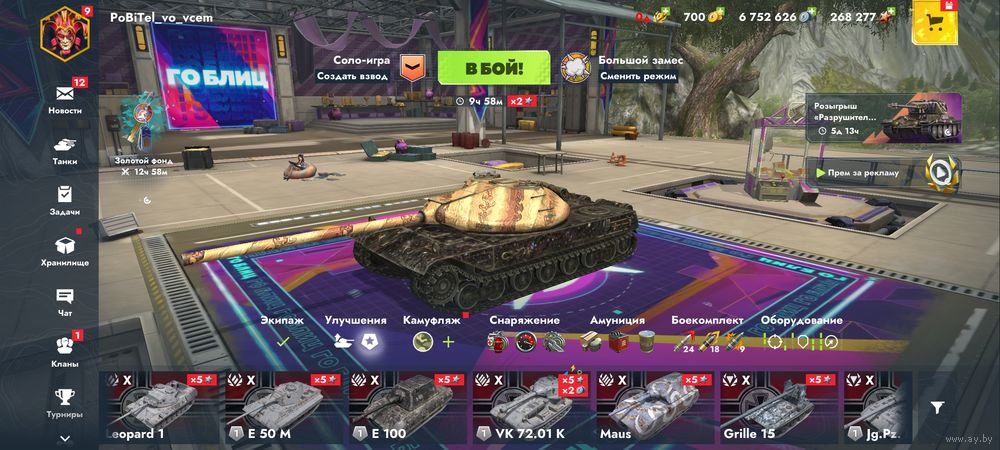Select the Grille 15 tank card

(778, 406)
